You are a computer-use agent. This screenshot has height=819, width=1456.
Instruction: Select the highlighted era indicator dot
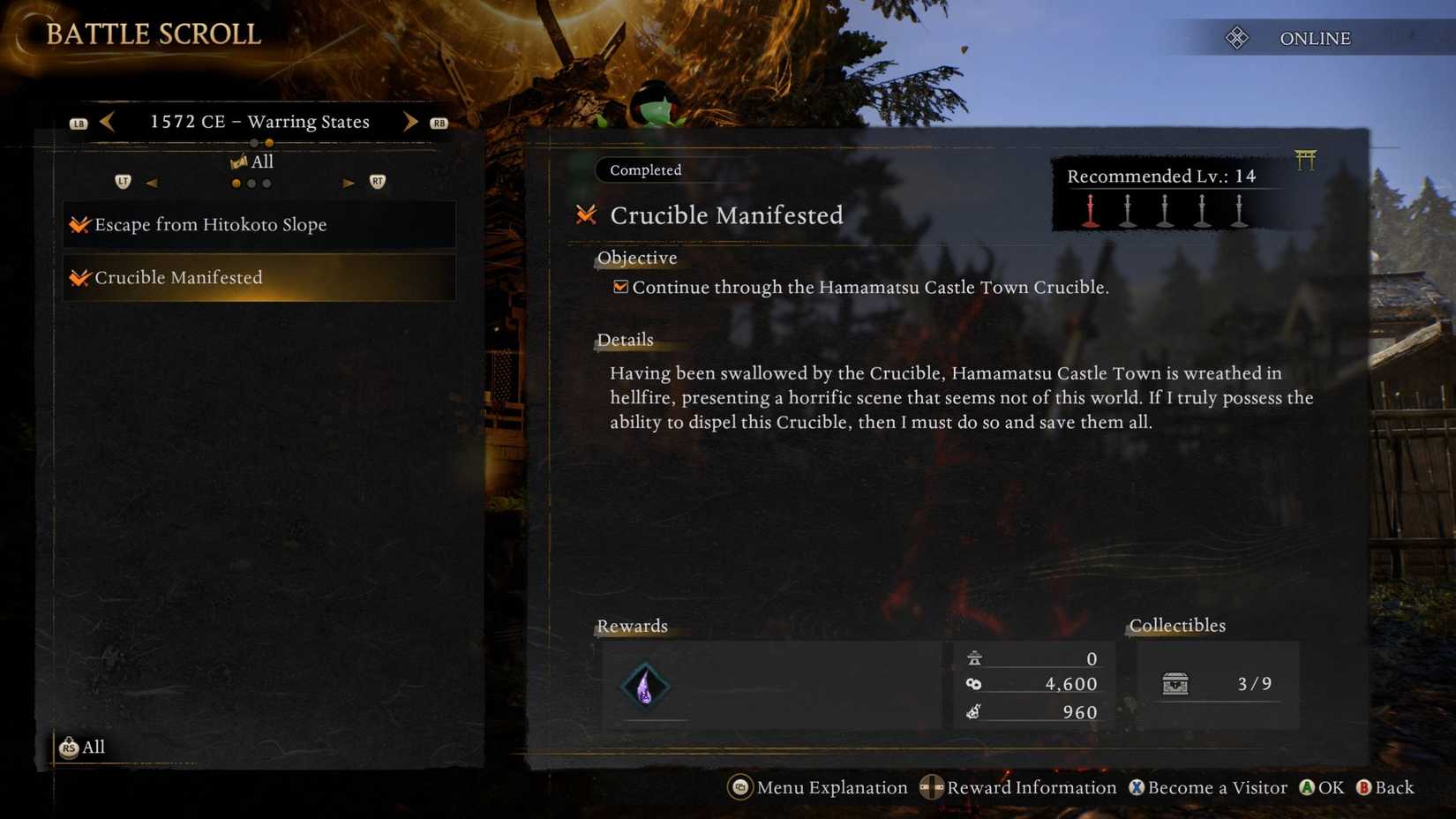pyautogui.click(x=268, y=142)
